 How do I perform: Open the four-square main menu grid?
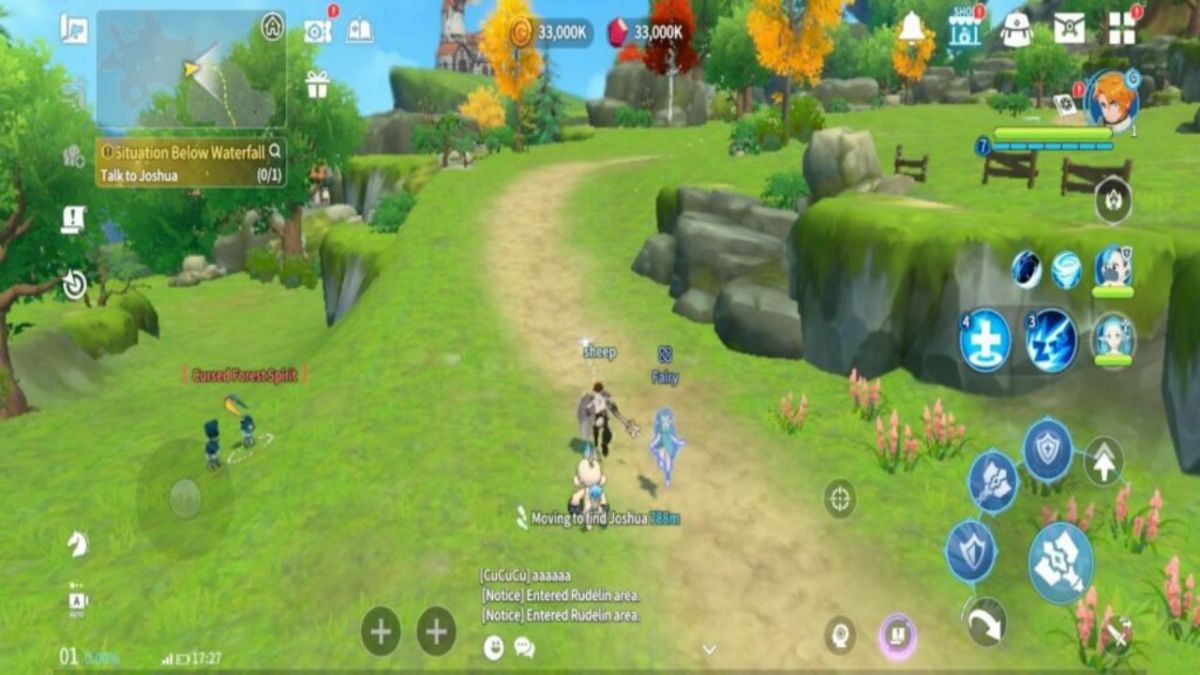pyautogui.click(x=1122, y=28)
